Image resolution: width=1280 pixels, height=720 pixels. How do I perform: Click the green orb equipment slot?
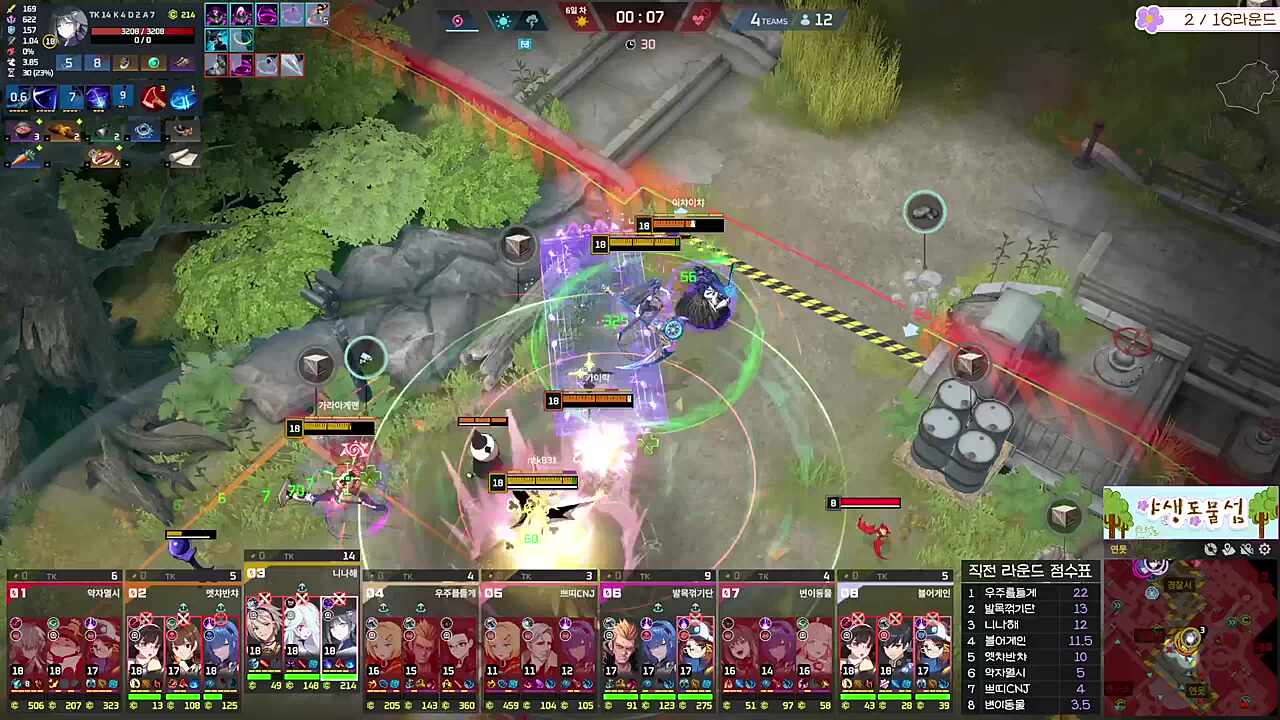[153, 63]
